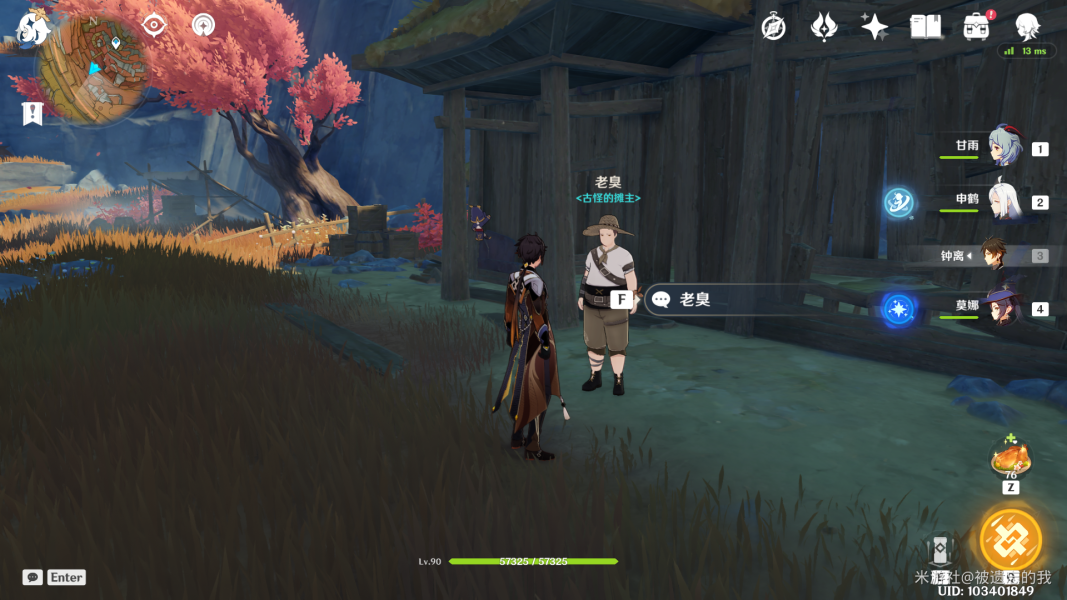Open the character head profile icon
The width and height of the screenshot is (1067, 600).
click(1027, 28)
